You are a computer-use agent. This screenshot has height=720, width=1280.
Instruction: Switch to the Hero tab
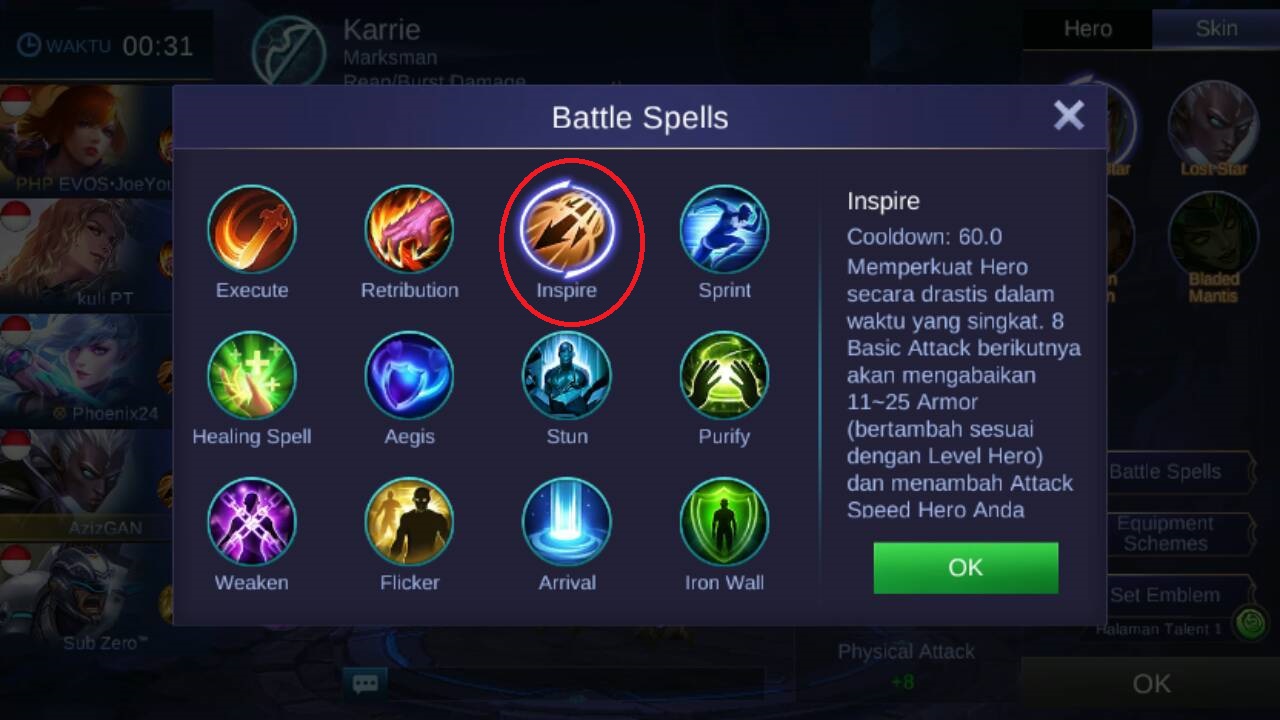[x=1087, y=28]
